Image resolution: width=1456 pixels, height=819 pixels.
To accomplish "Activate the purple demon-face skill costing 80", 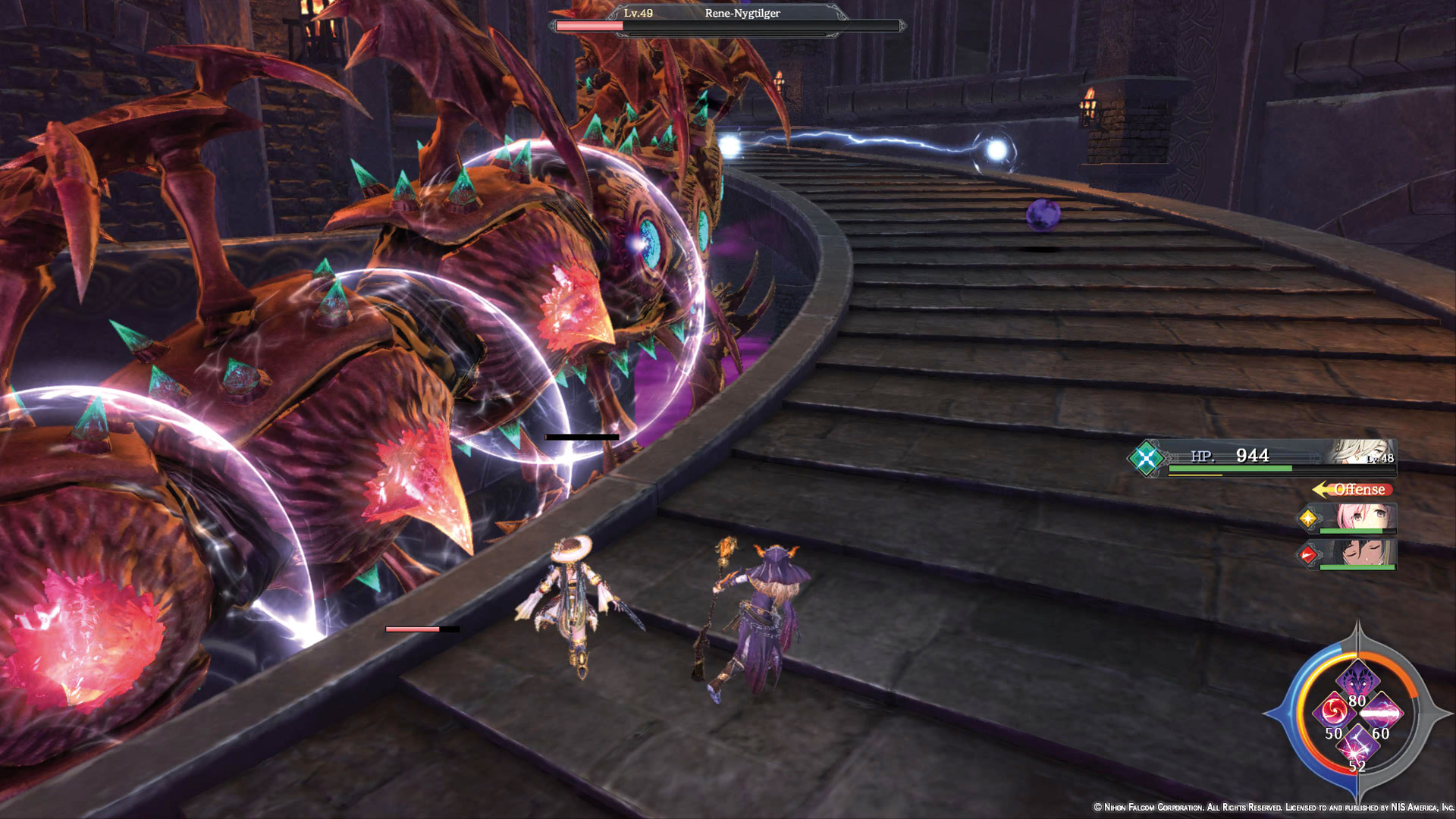I will coord(1357,677).
